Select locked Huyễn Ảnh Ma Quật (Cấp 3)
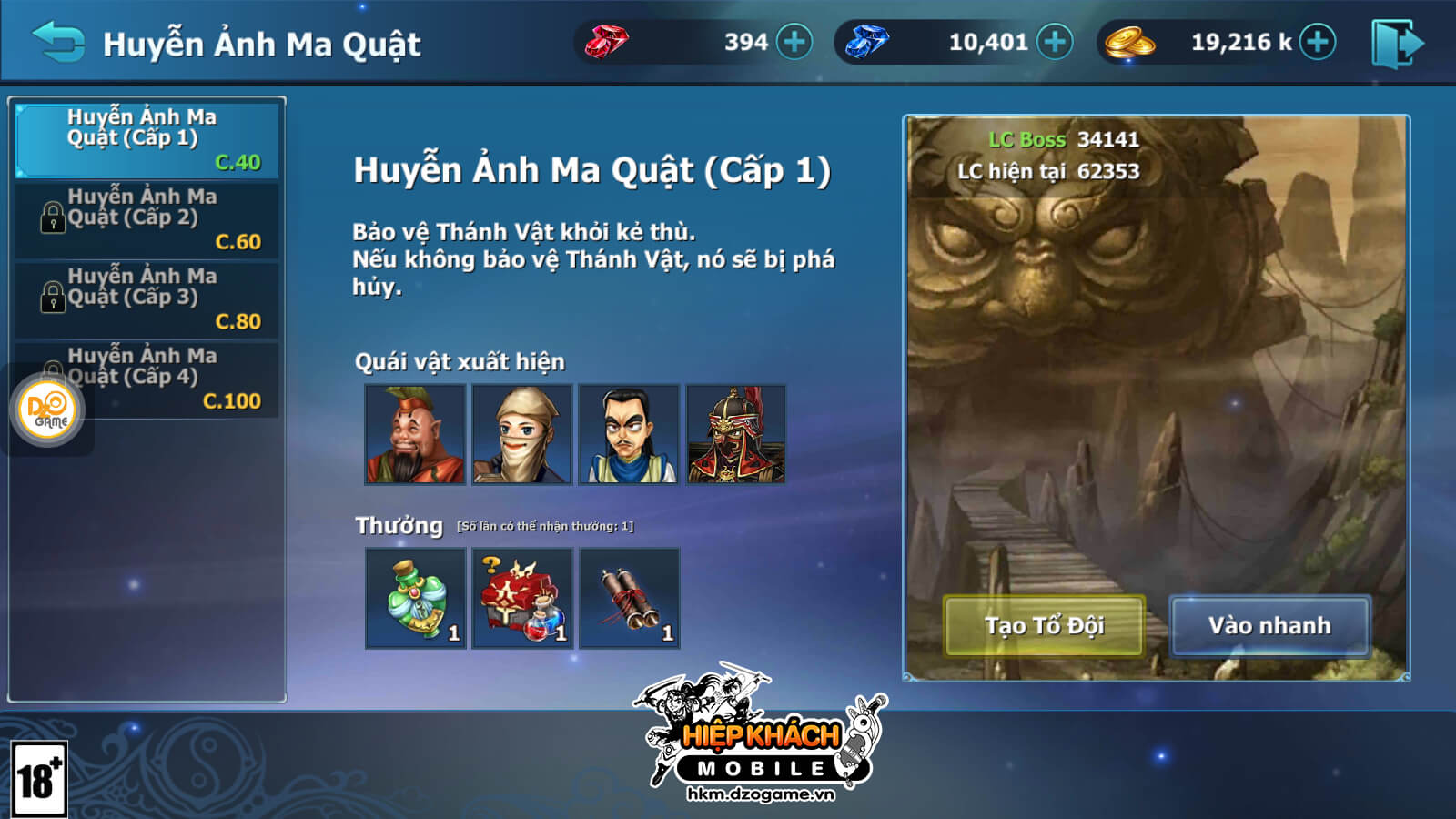Screen dimensions: 1456x819 click(x=147, y=298)
